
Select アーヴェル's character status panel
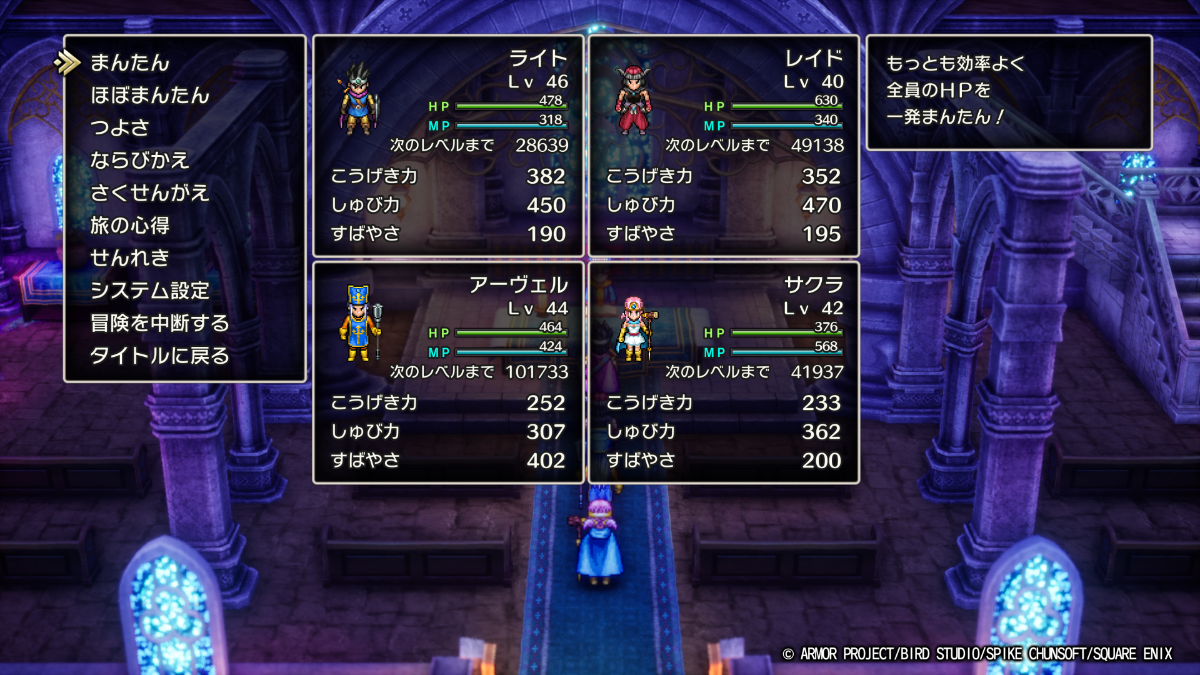point(448,372)
